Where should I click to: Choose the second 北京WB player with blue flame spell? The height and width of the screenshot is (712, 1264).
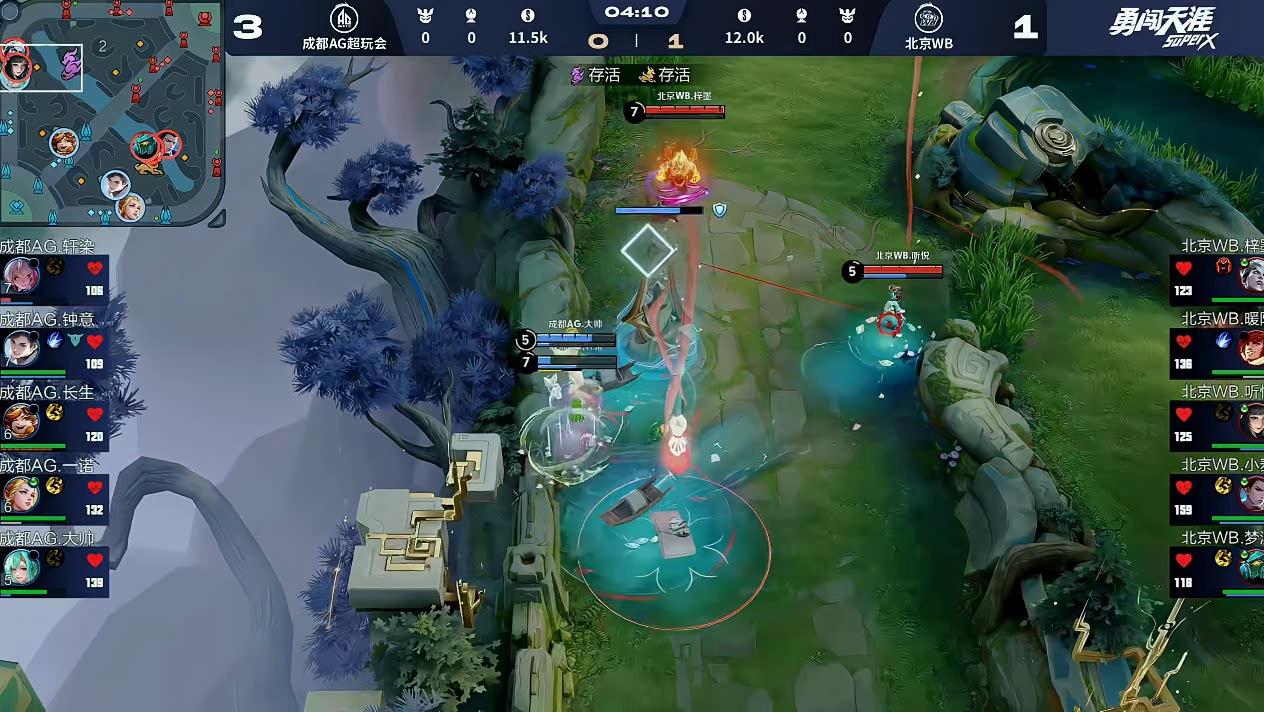coord(1217,347)
